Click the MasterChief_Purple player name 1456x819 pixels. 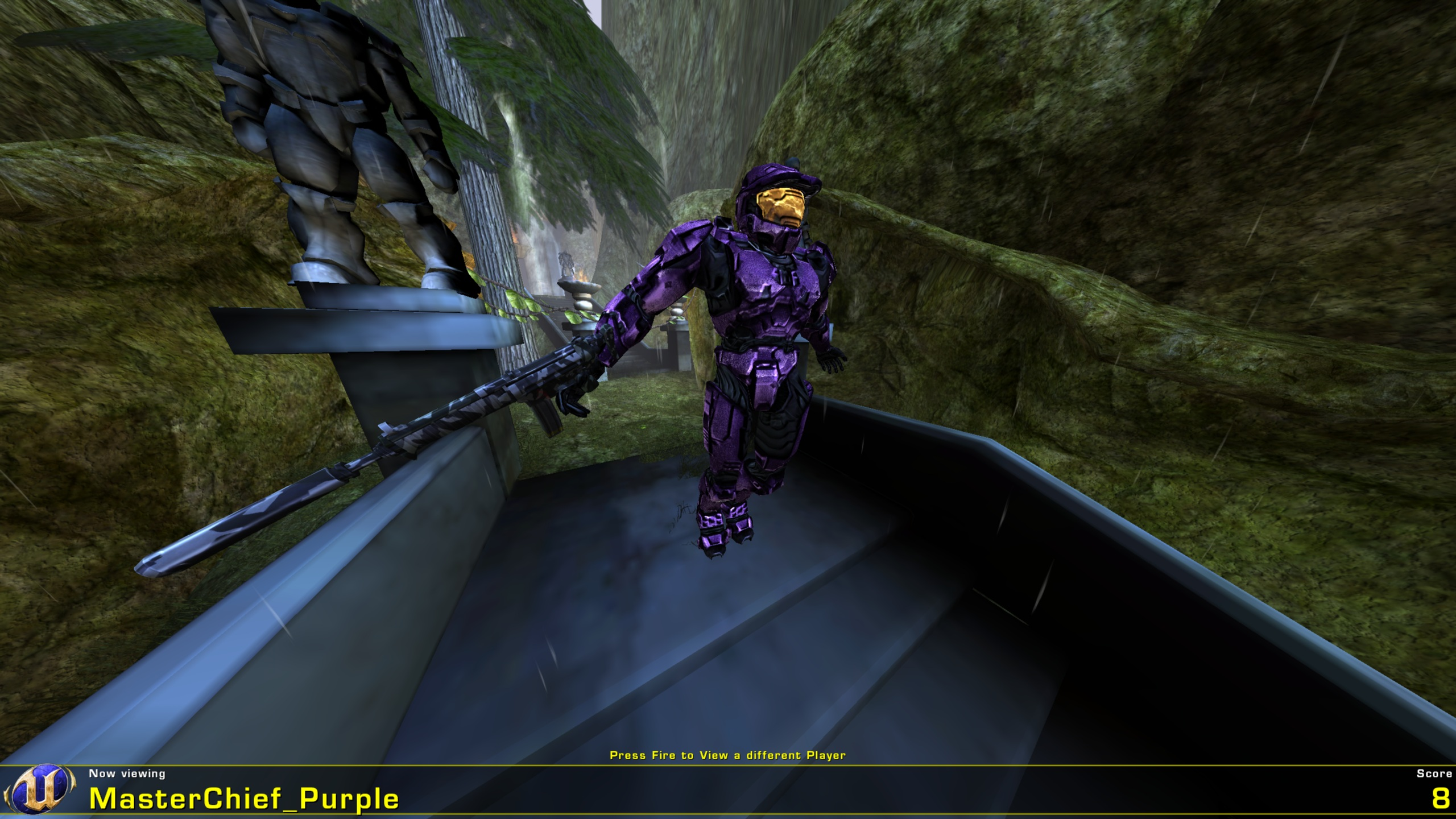(245, 799)
